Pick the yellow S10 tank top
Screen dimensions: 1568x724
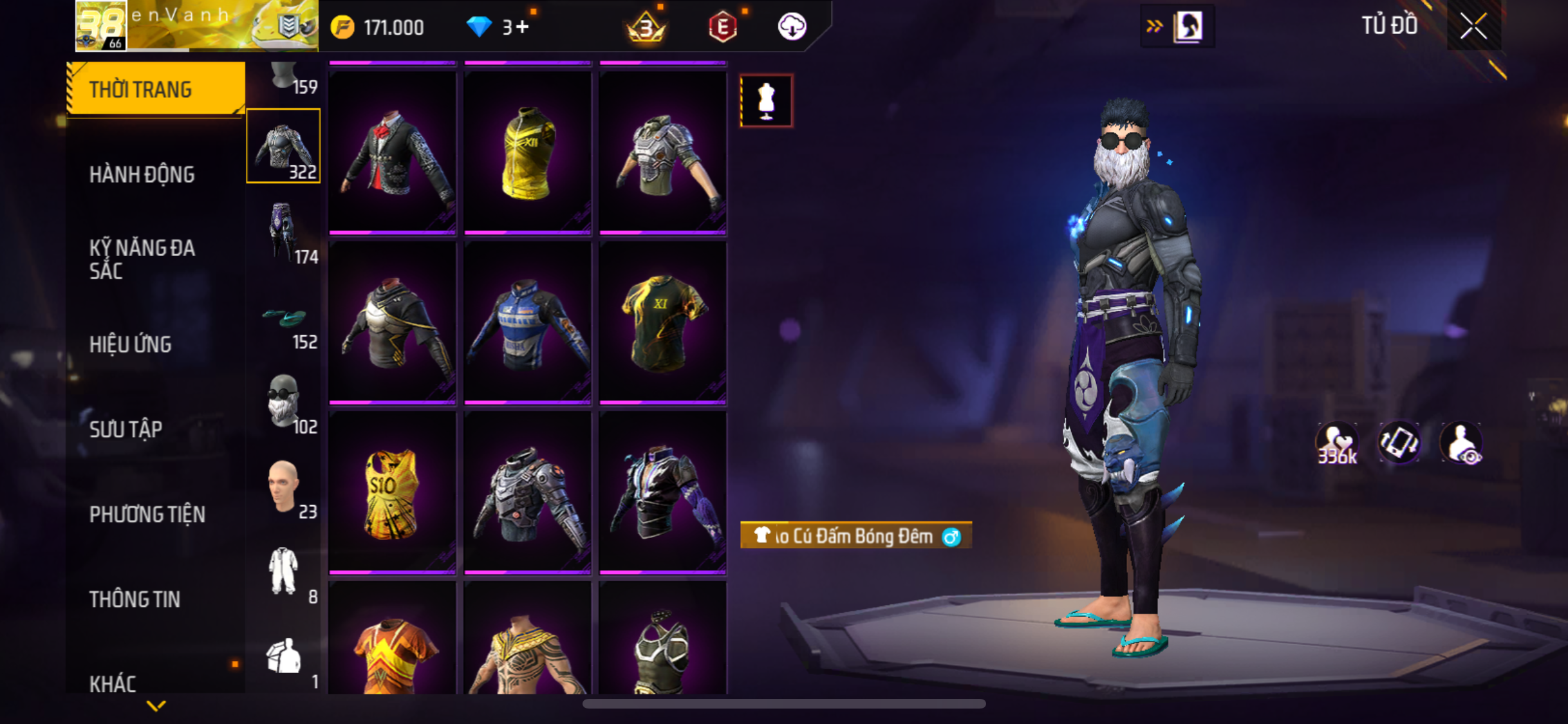[x=393, y=493]
